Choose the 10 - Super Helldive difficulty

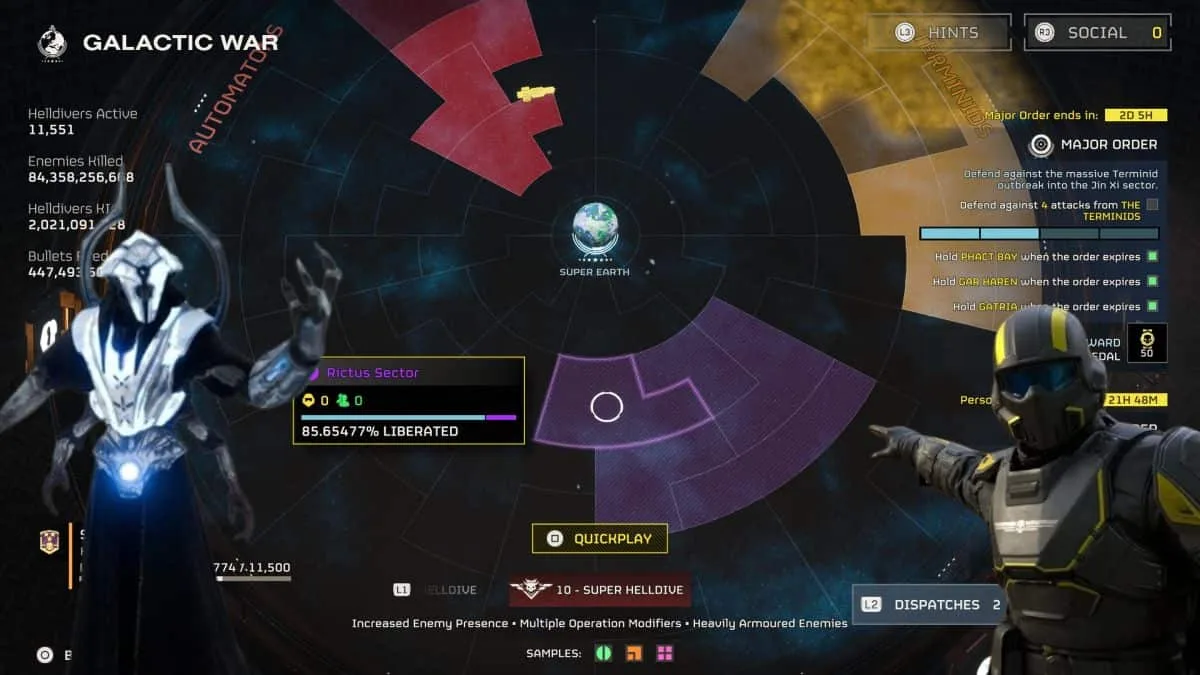point(600,590)
